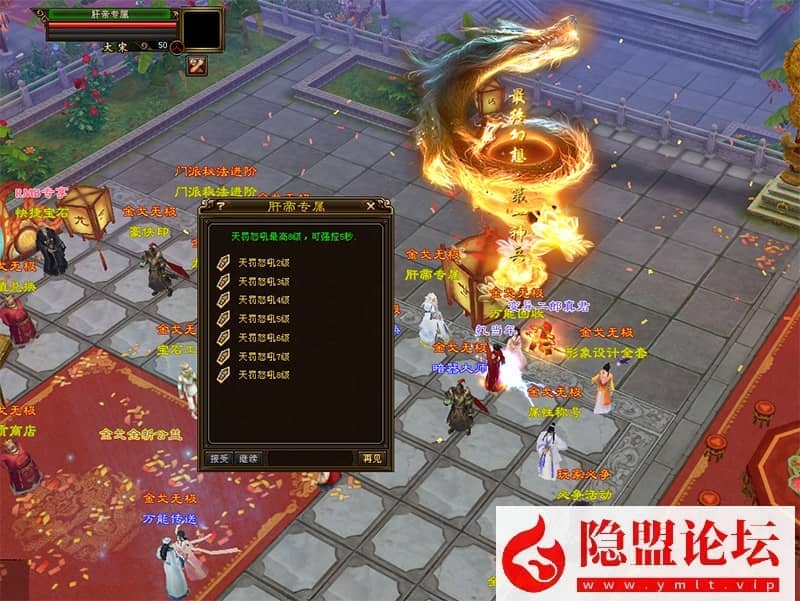This screenshot has width=800, height=601.
Task: Select 天罚怒吼3级 from the list
Action: click(x=262, y=282)
